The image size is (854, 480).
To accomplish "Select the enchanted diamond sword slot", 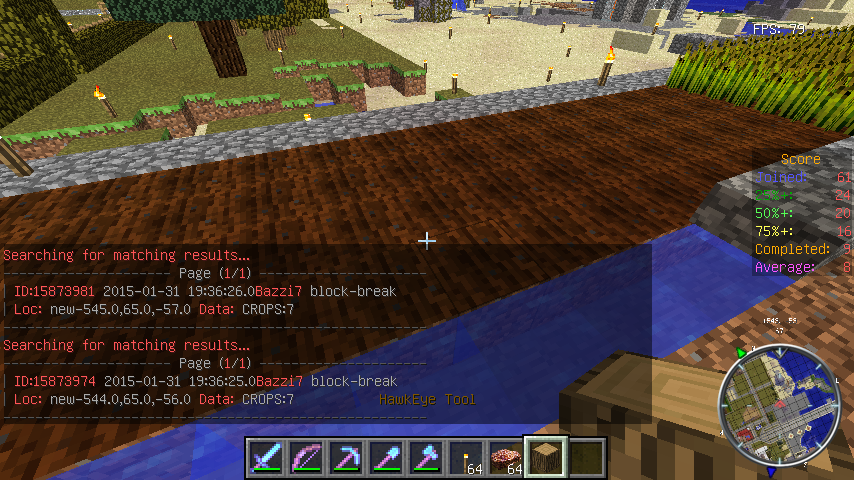I will 265,457.
